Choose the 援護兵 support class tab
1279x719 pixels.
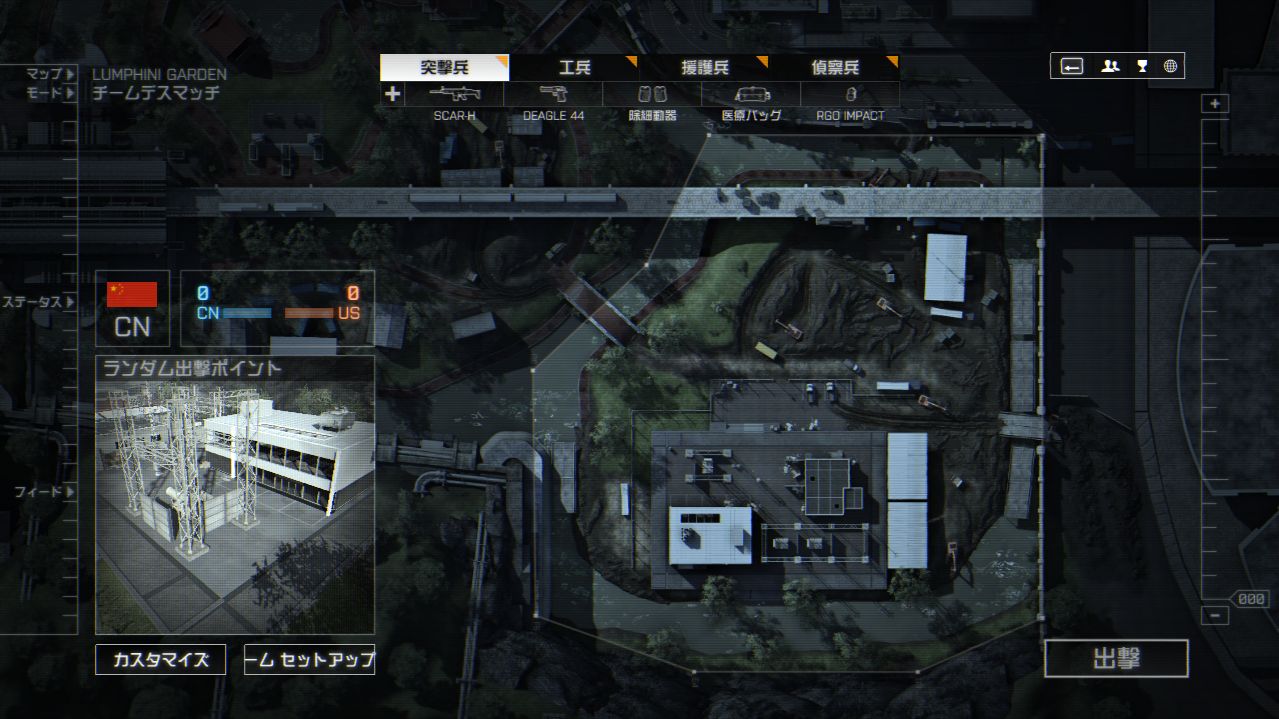pos(704,68)
